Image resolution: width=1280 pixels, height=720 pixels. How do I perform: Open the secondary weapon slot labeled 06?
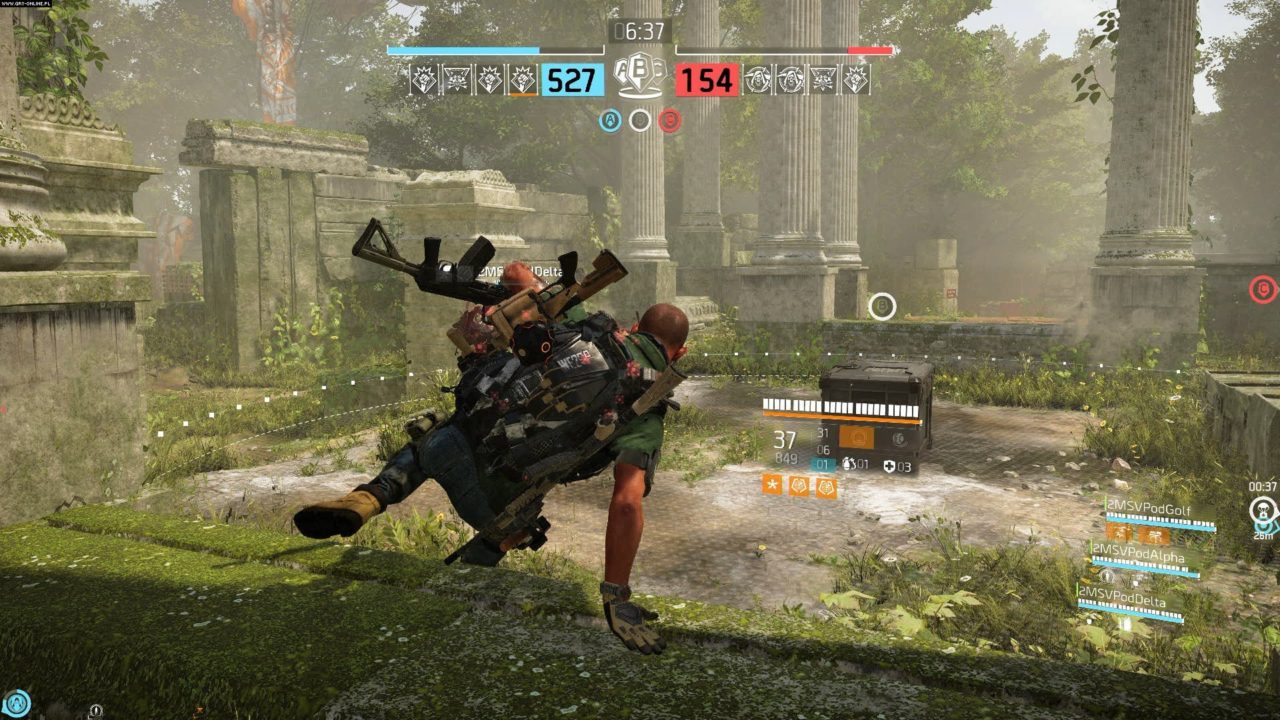[822, 449]
